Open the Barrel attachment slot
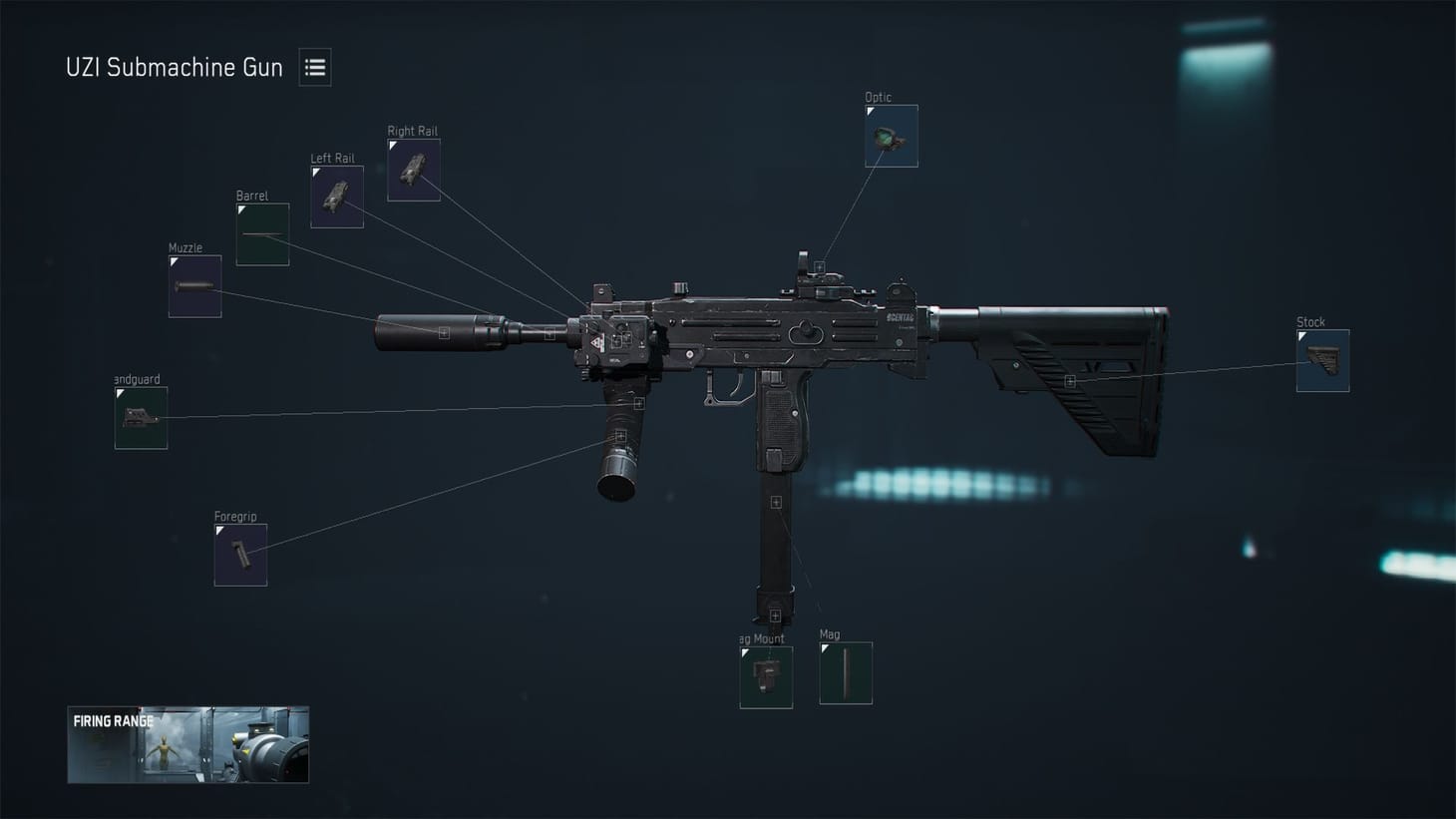1456x819 pixels. (x=261, y=233)
